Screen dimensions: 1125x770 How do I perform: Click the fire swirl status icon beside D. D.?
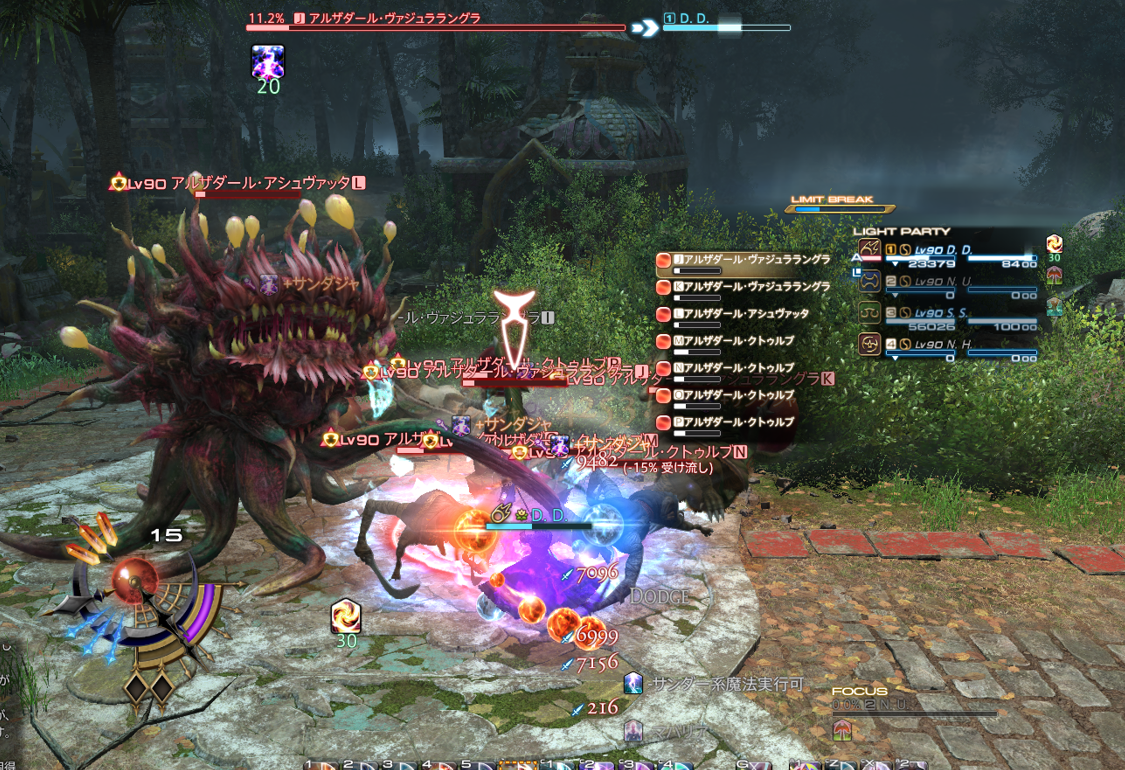click(1054, 243)
